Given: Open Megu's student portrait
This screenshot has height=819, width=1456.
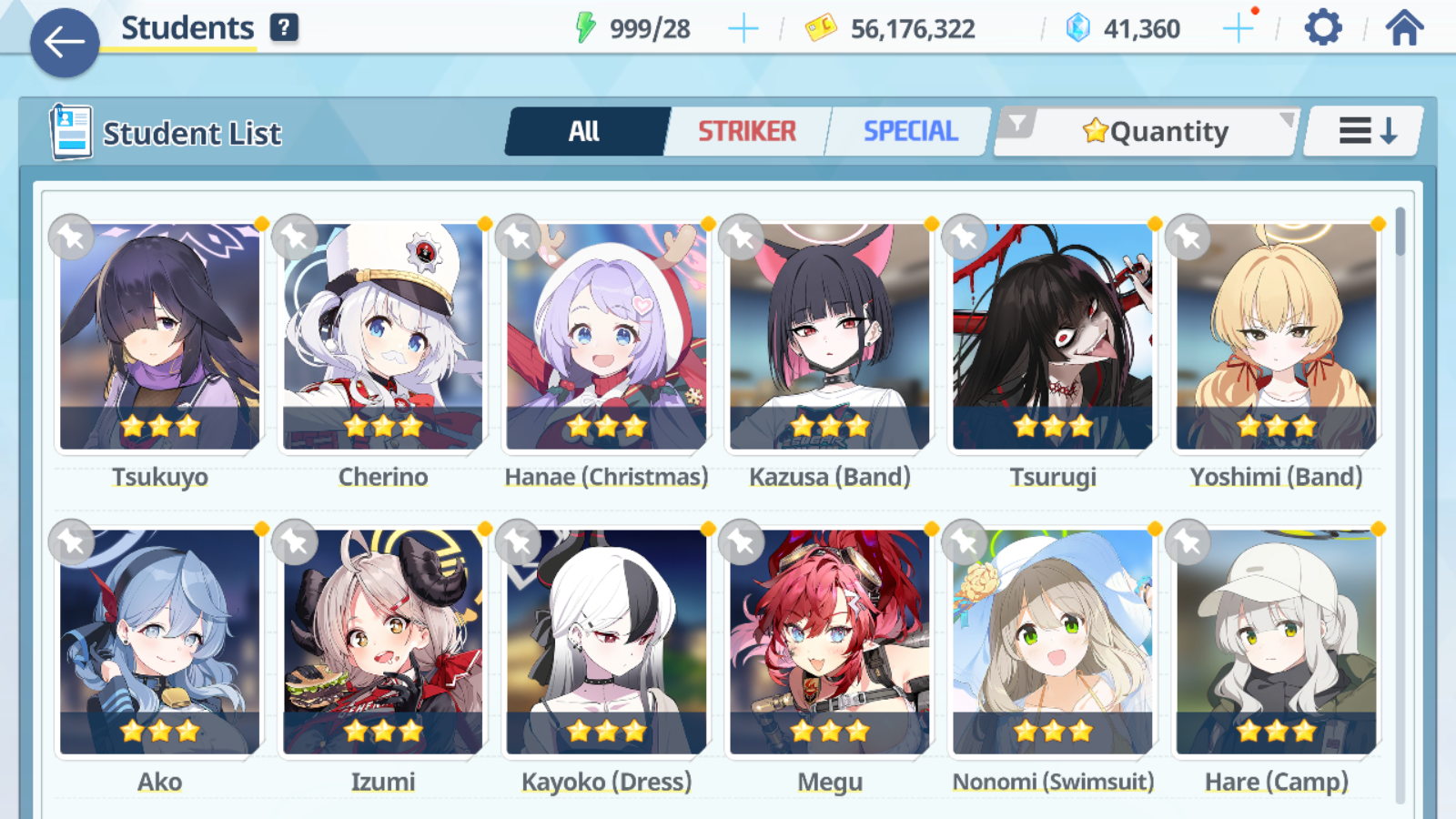Looking at the screenshot, I should (x=829, y=642).
